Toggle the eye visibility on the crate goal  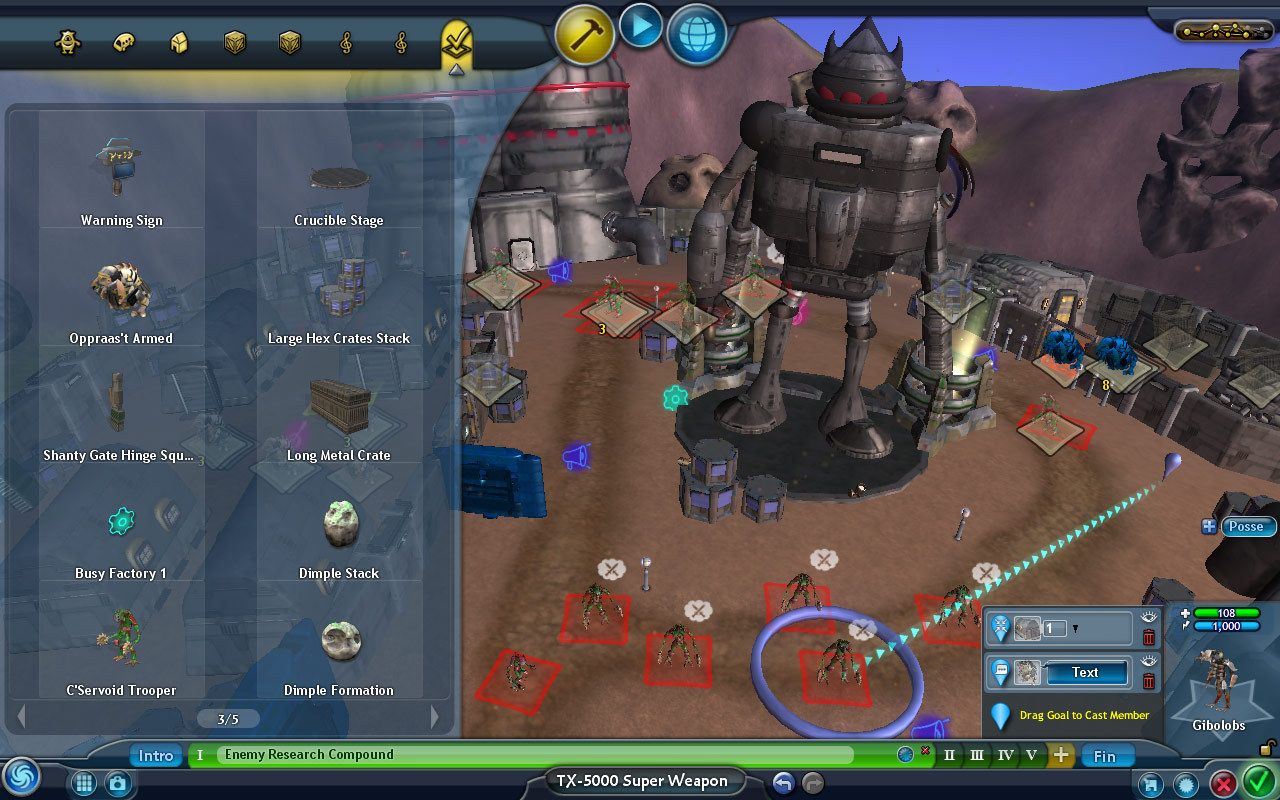pos(1149,616)
